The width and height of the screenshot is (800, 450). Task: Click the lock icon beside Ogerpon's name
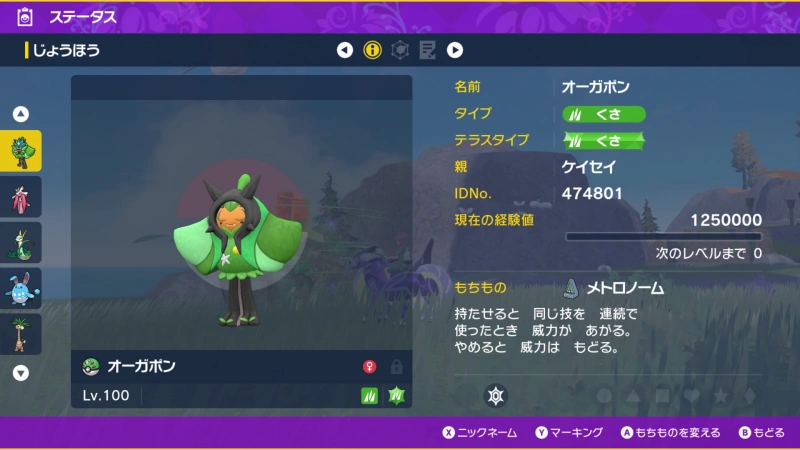pos(396,367)
